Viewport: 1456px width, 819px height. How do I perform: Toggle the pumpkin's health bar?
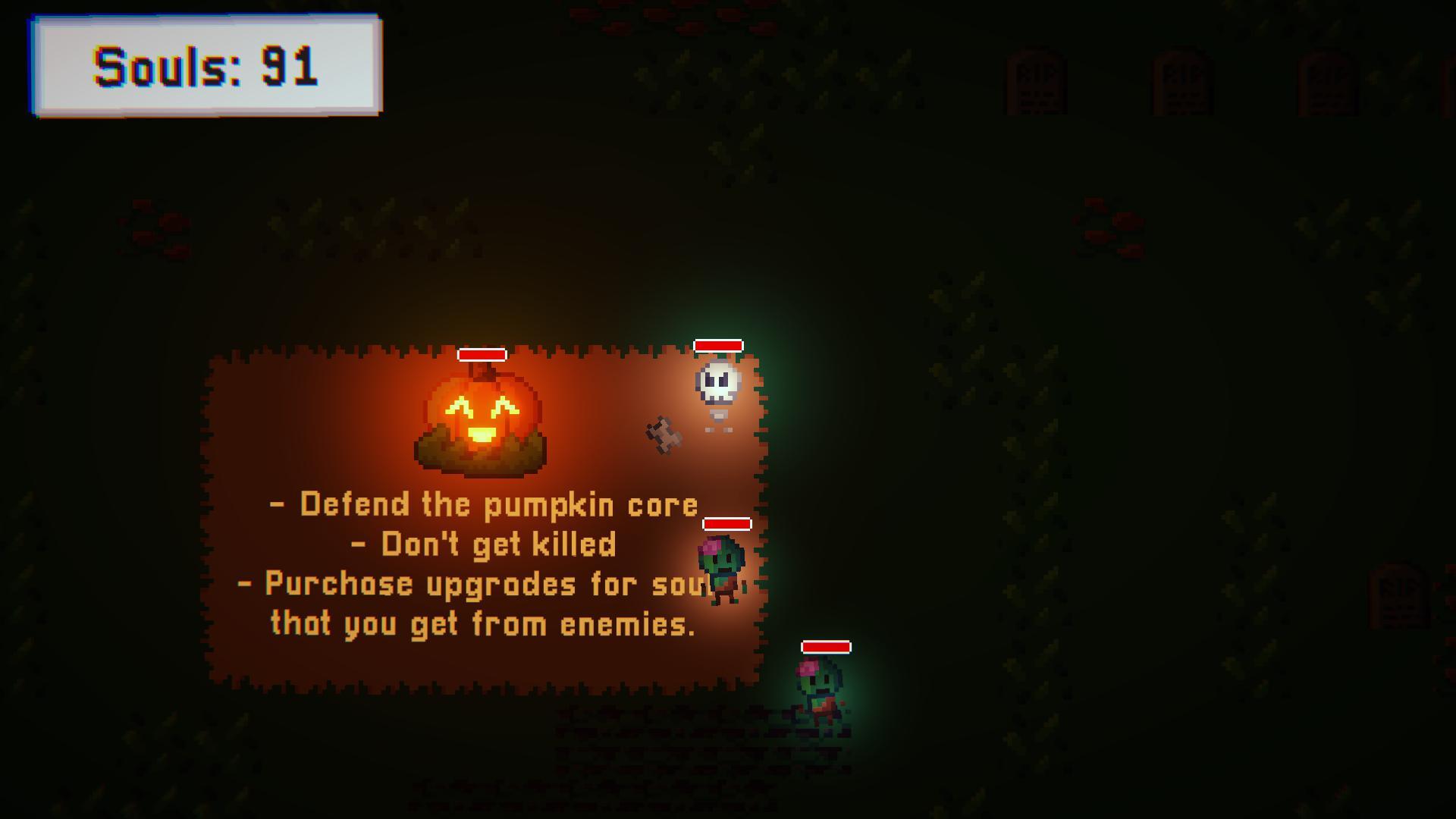pyautogui.click(x=483, y=354)
